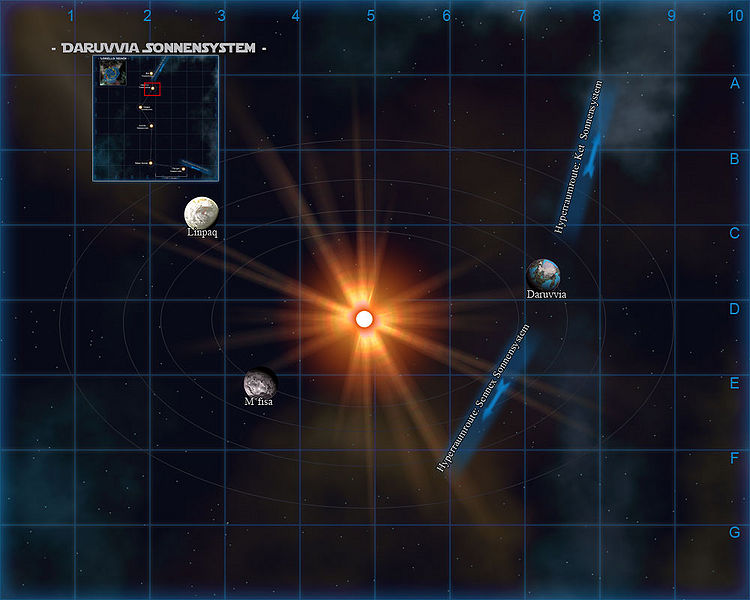This screenshot has height=600, width=750.
Task: Click the central sun of the system
Action: [365, 319]
